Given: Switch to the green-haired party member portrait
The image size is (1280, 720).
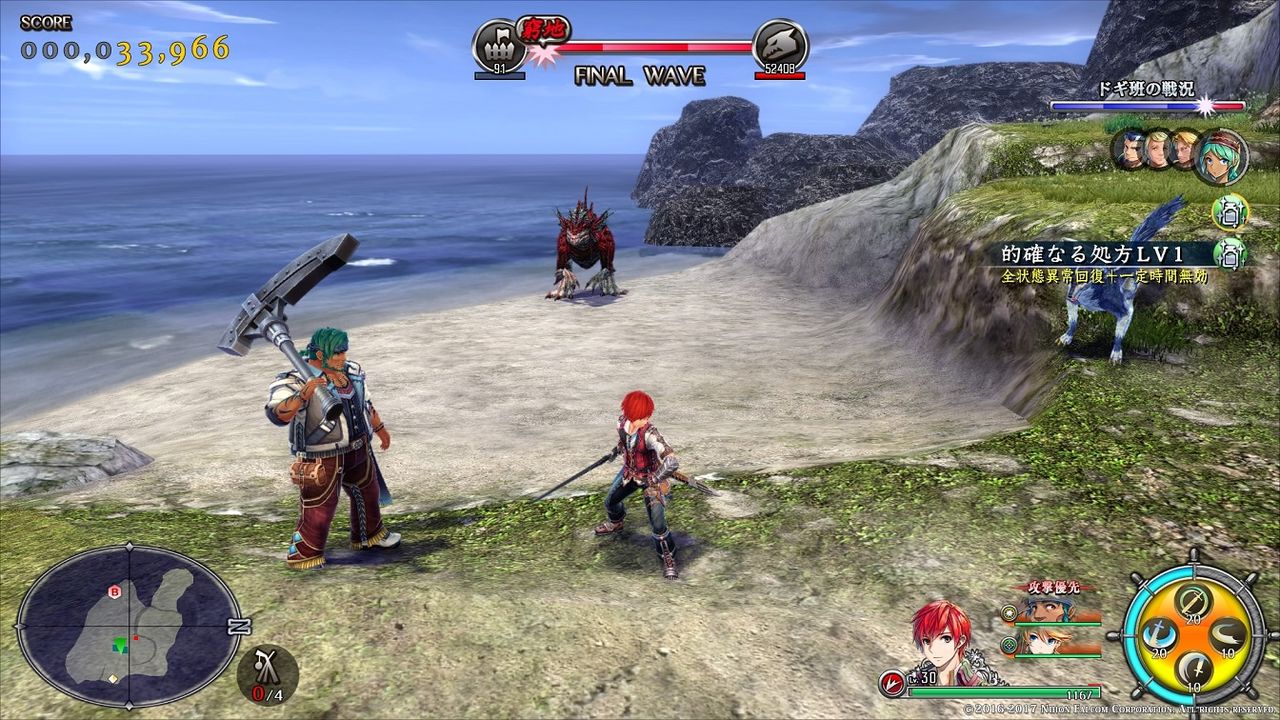Looking at the screenshot, I should pos(1039,612).
